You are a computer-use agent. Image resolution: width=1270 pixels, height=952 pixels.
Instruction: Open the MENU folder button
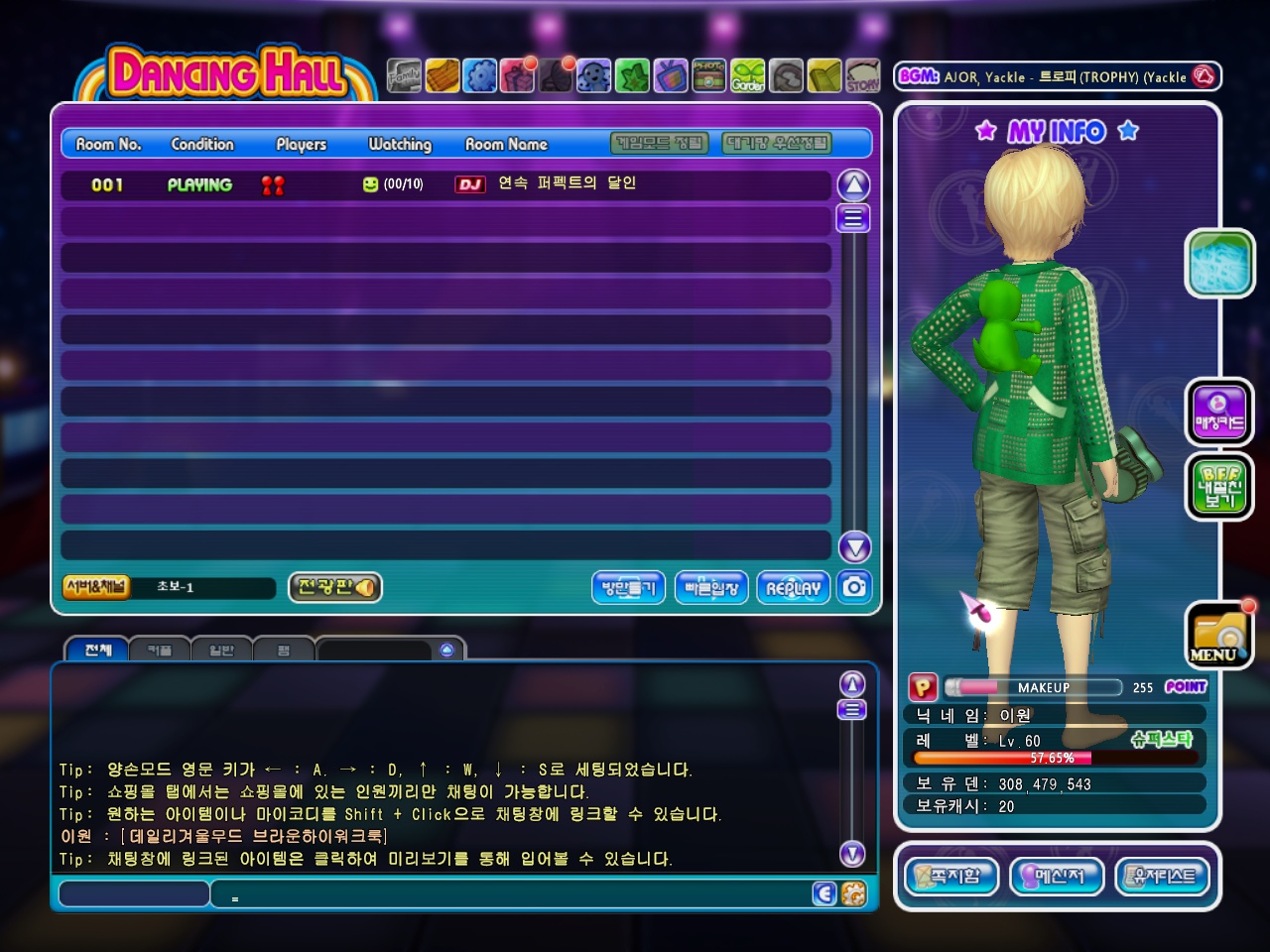[1217, 637]
